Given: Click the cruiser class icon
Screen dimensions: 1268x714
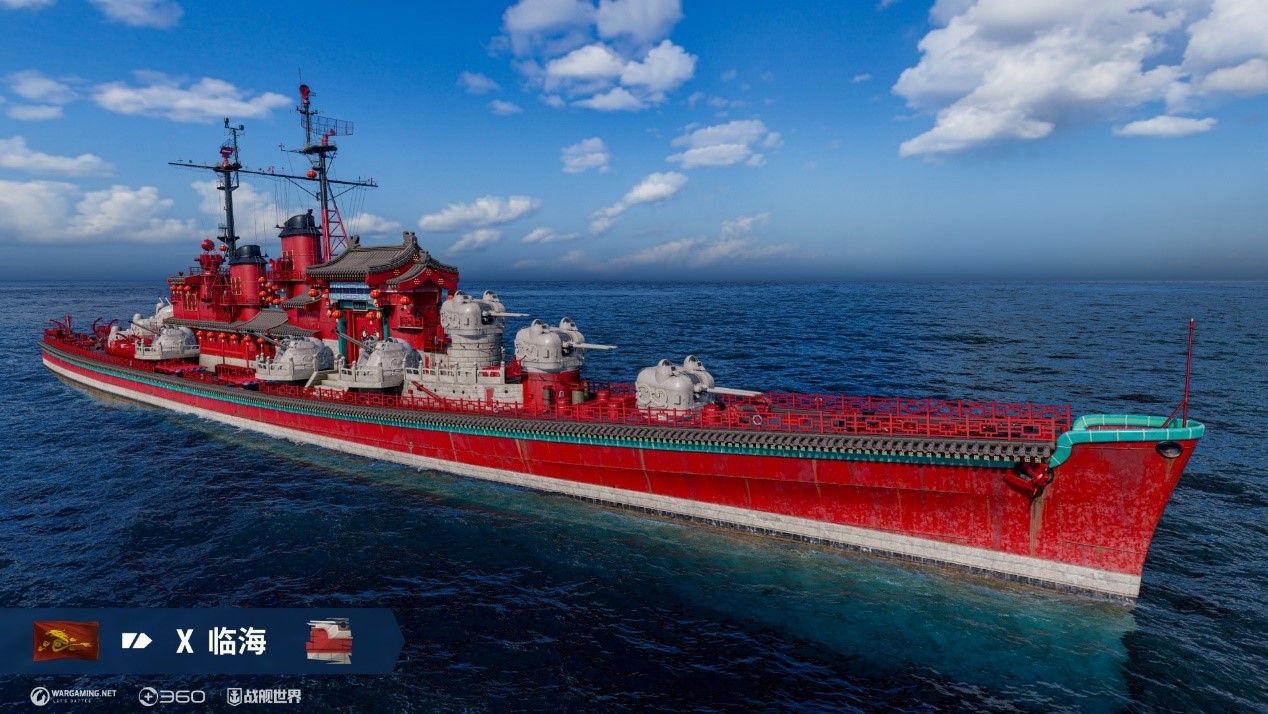Looking at the screenshot, I should (137, 641).
